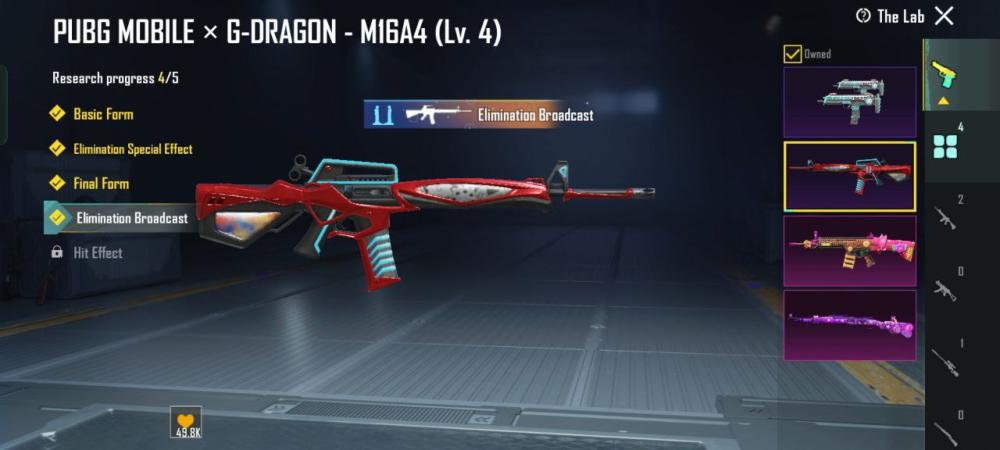This screenshot has height=450, width=1000.
Task: Choose the pink and gold rifle skin
Action: tap(849, 251)
